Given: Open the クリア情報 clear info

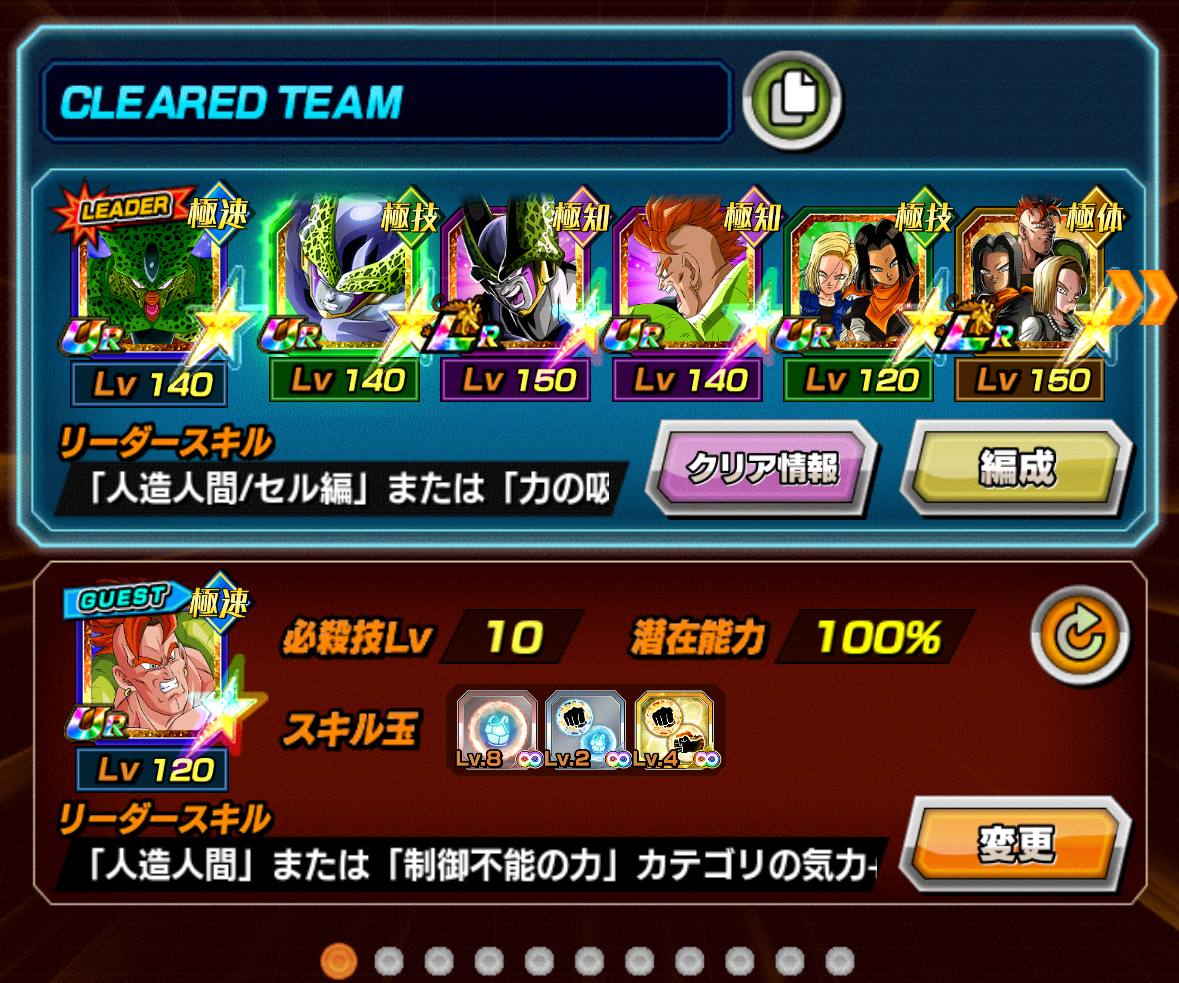Looking at the screenshot, I should (762, 468).
